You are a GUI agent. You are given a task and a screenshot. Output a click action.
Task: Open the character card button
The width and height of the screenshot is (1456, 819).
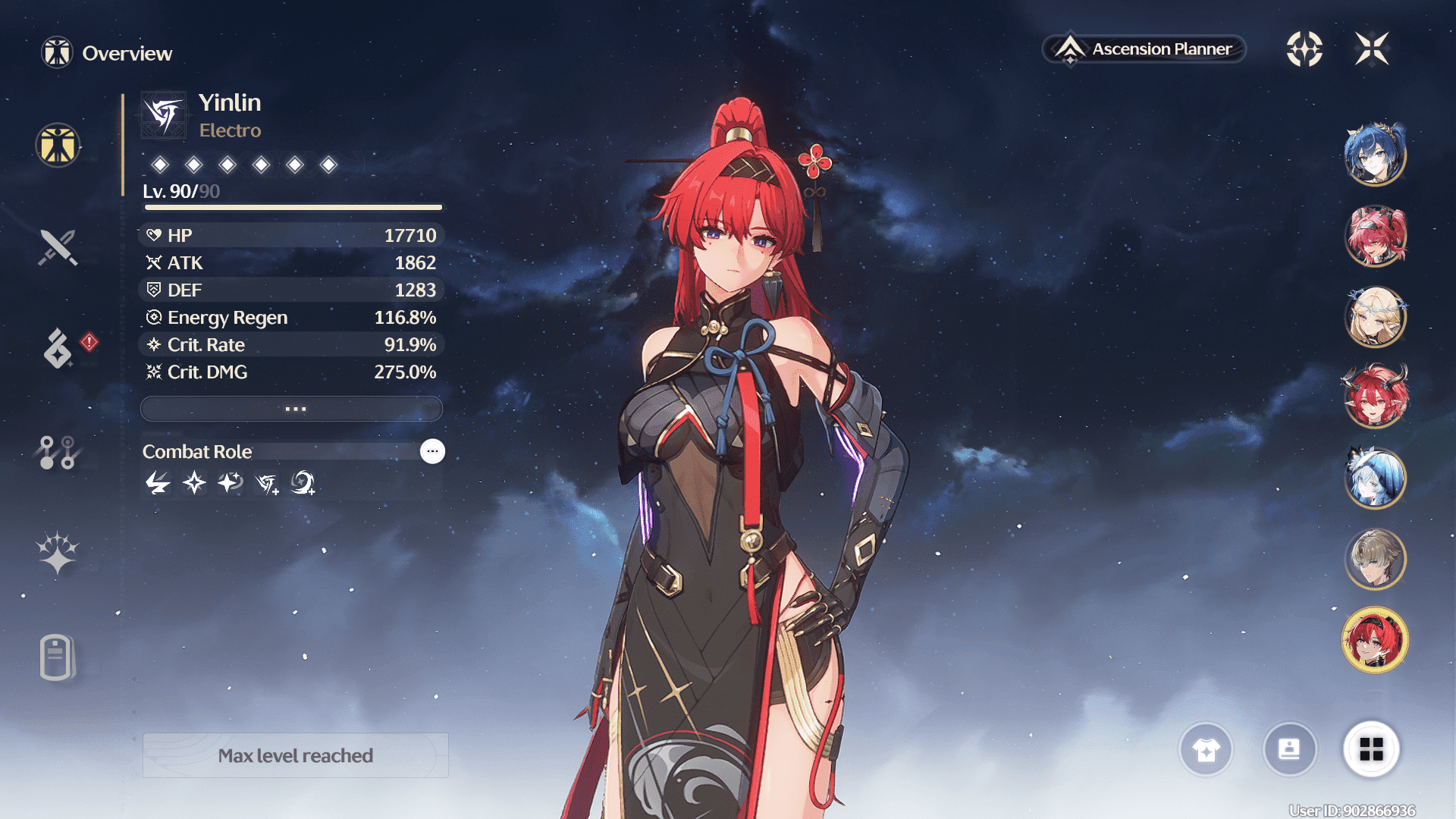[x=1289, y=750]
